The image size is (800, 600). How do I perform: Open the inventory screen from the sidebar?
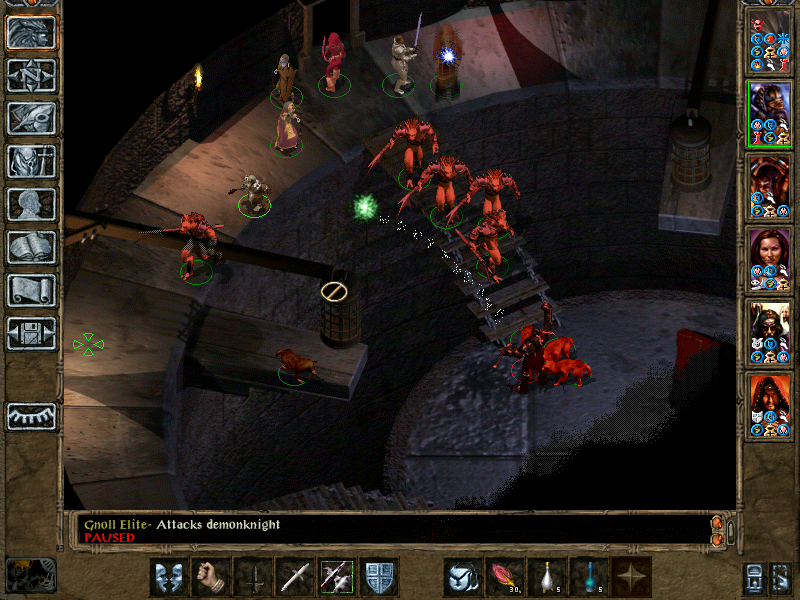pyautogui.click(x=32, y=161)
